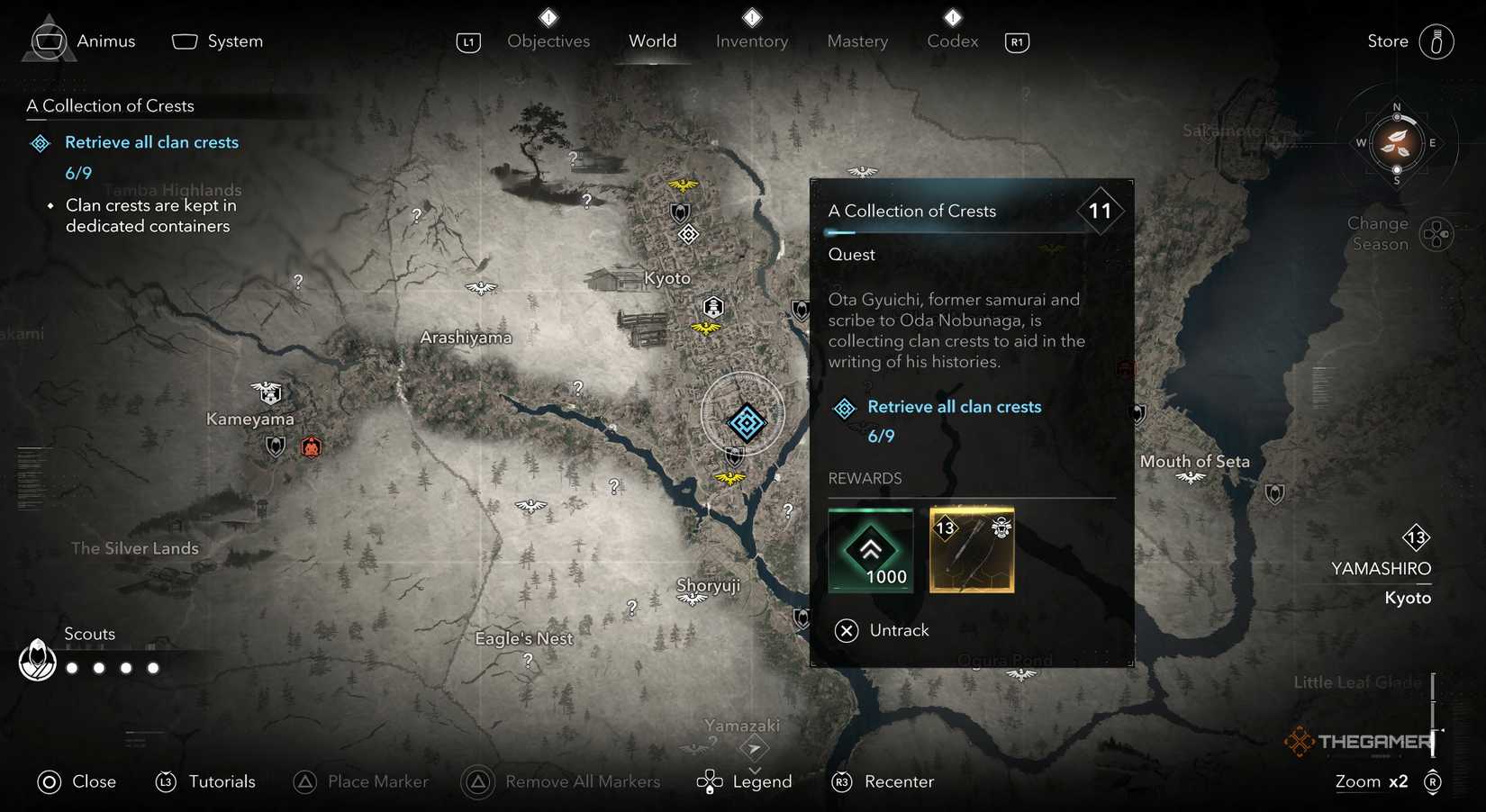Click the Scouts icon at bottom left
Screen dimensions: 1486x812
(37, 664)
